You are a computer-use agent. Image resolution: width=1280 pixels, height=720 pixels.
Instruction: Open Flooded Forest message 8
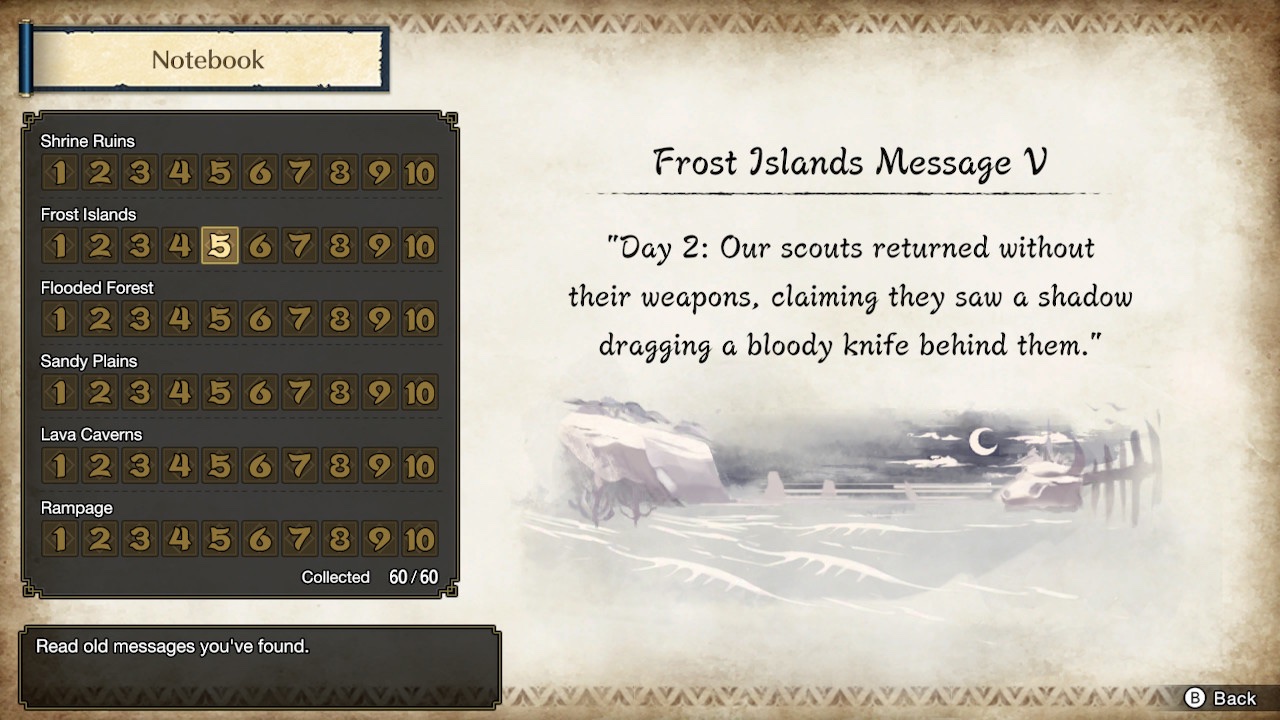(339, 319)
